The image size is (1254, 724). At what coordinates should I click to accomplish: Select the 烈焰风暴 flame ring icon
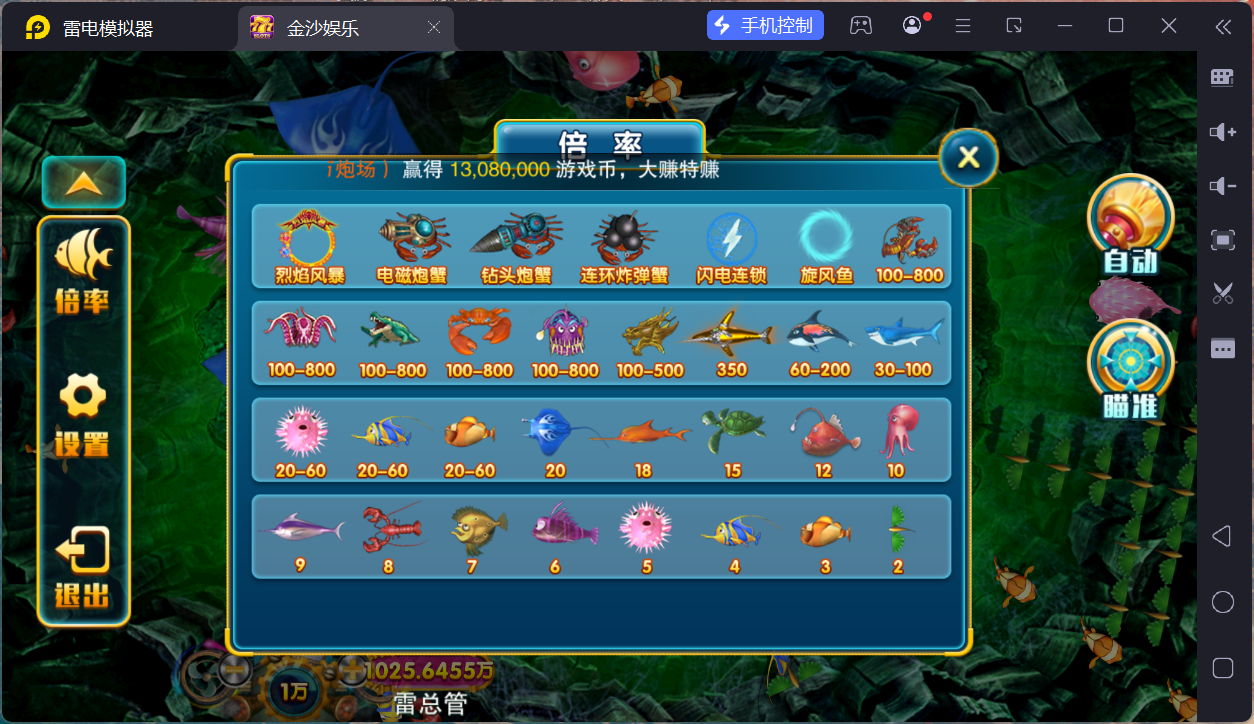click(308, 238)
